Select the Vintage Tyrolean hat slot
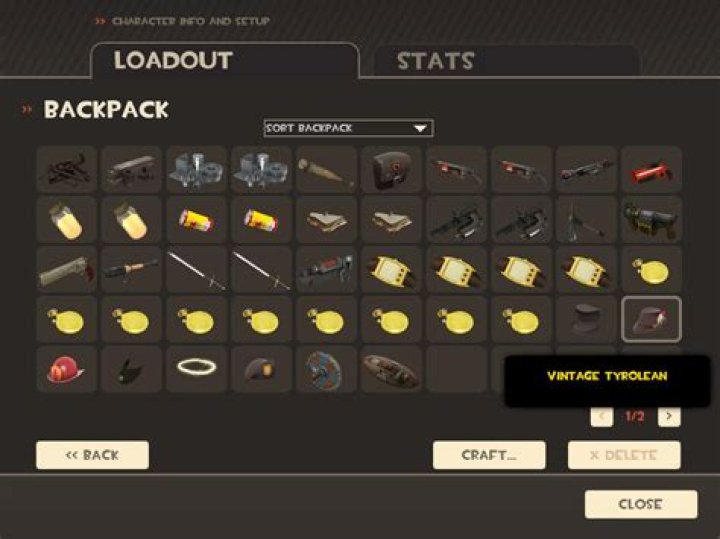Viewport: 720px width, 539px height. click(651, 320)
